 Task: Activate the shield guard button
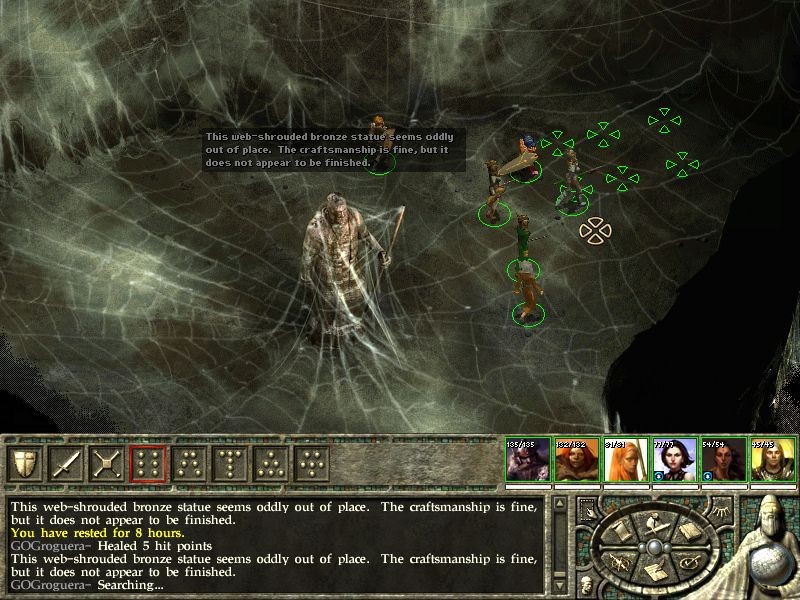[24, 463]
